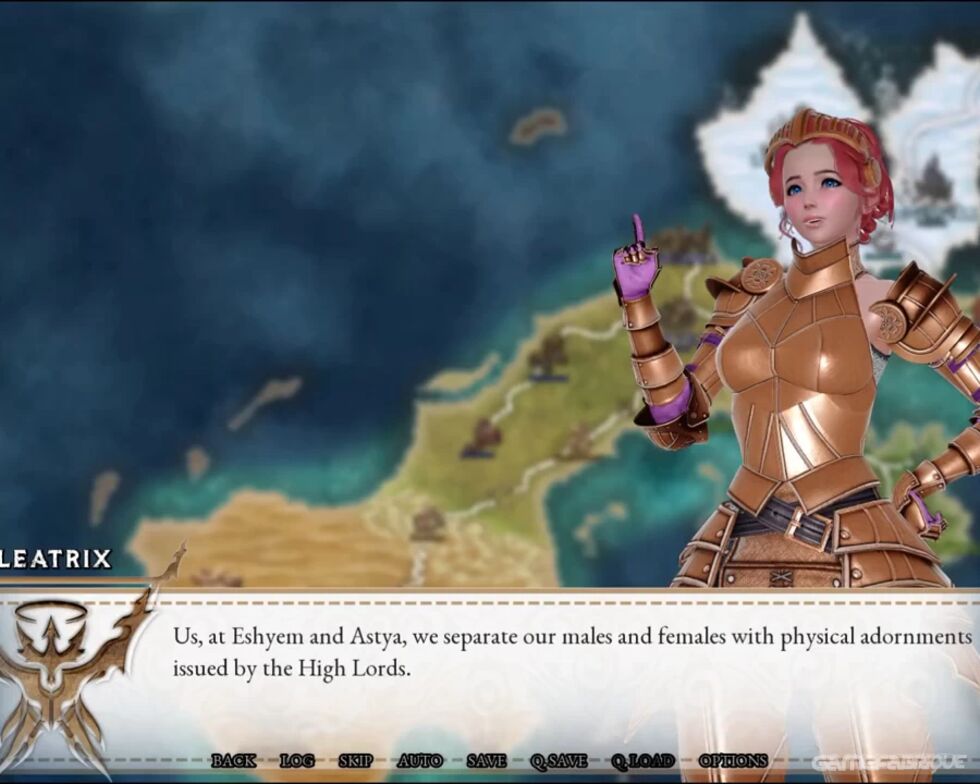Open the Options menu
The image size is (980, 784).
click(733, 761)
